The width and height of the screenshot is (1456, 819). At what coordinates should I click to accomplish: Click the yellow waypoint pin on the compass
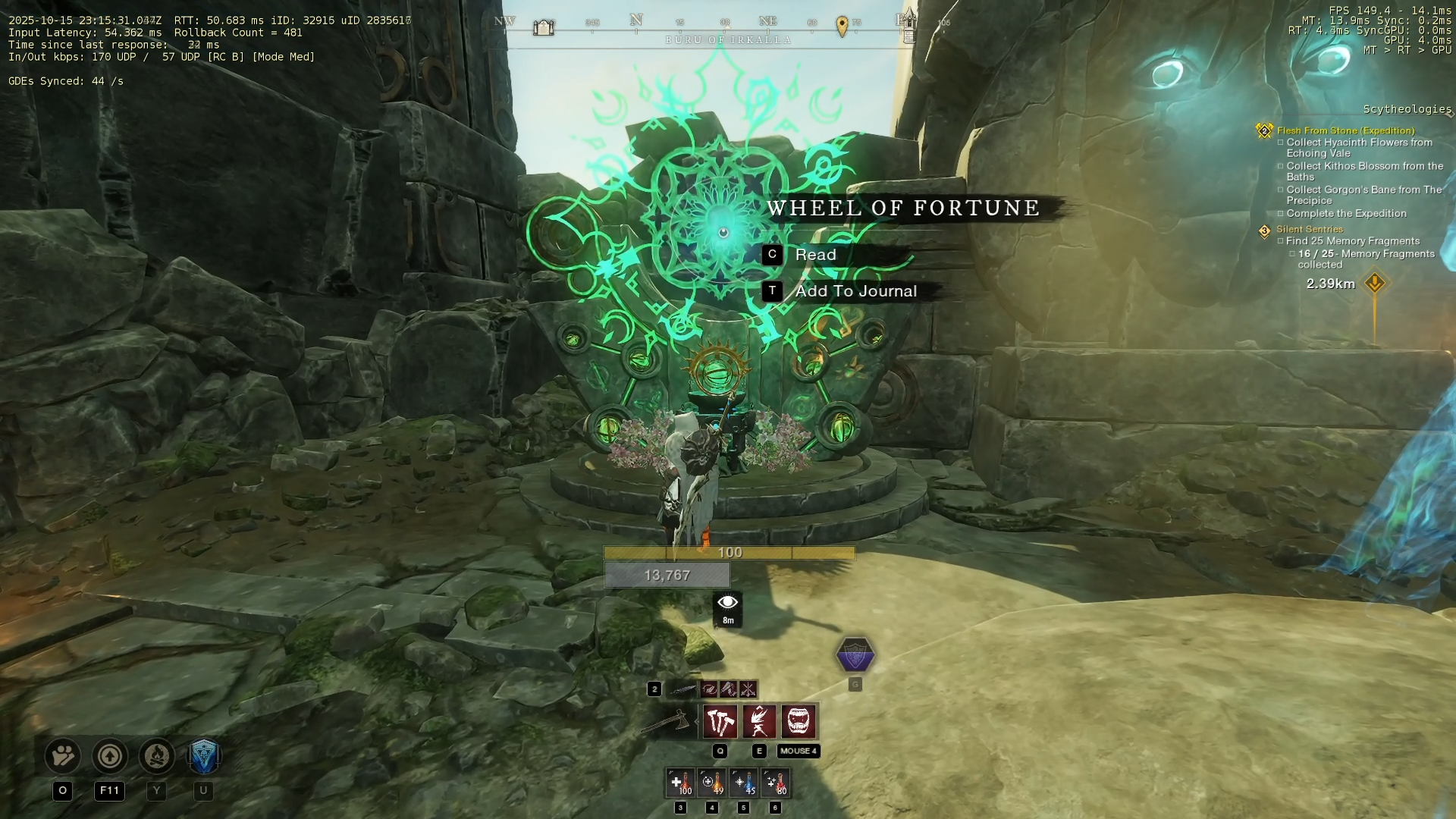(x=842, y=27)
